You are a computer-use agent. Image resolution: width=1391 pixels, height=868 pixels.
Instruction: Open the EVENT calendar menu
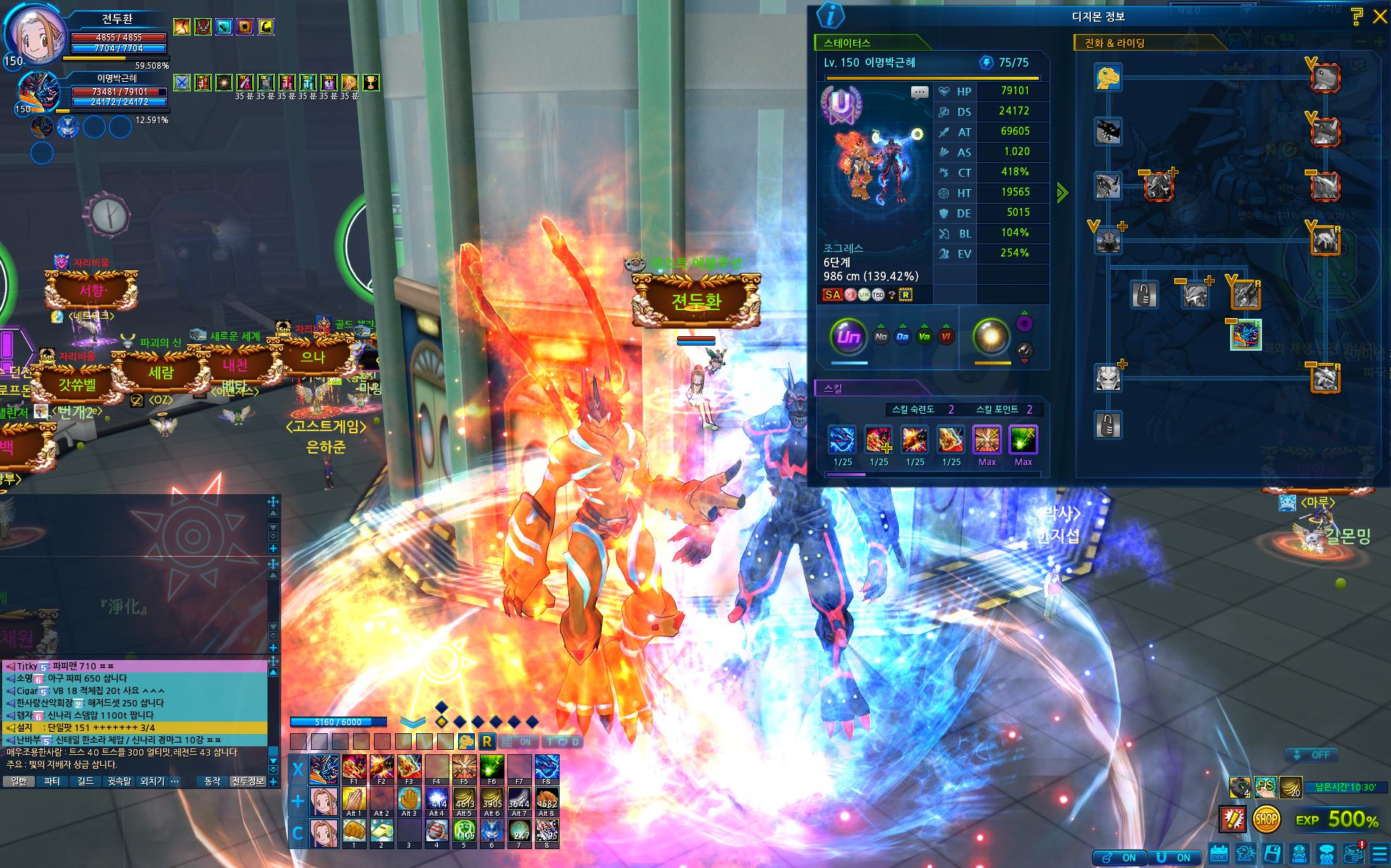tap(1219, 854)
